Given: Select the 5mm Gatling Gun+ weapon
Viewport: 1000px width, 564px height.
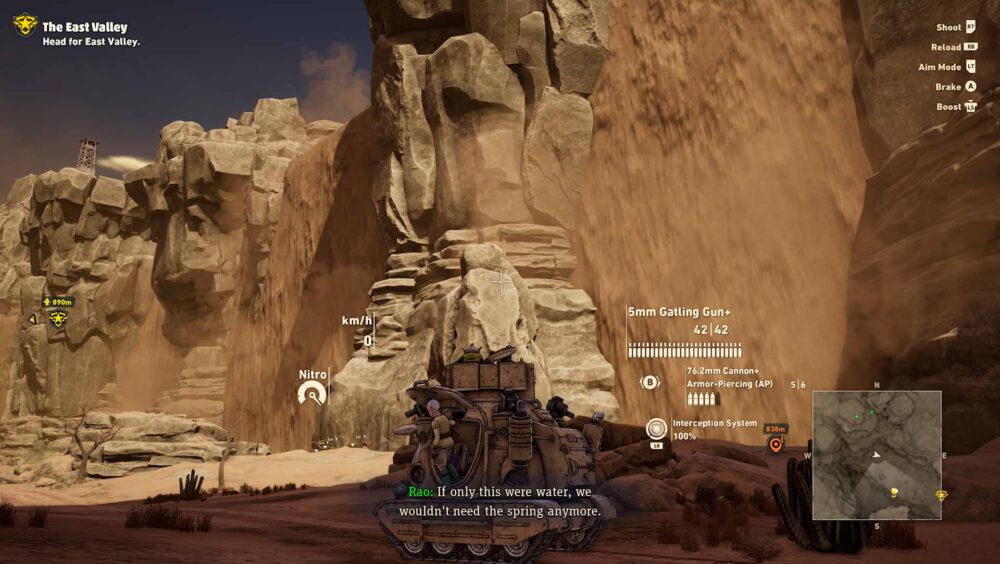Looking at the screenshot, I should 679,312.
